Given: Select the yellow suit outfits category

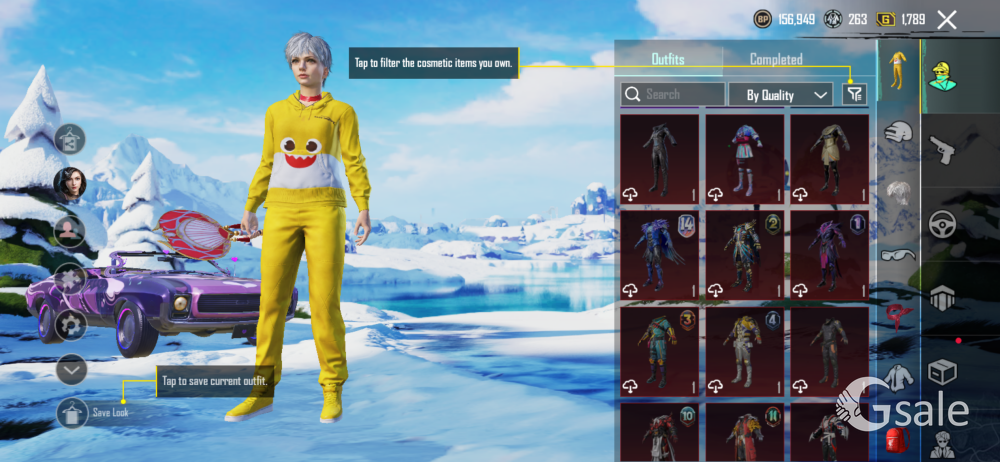Looking at the screenshot, I should (x=898, y=69).
